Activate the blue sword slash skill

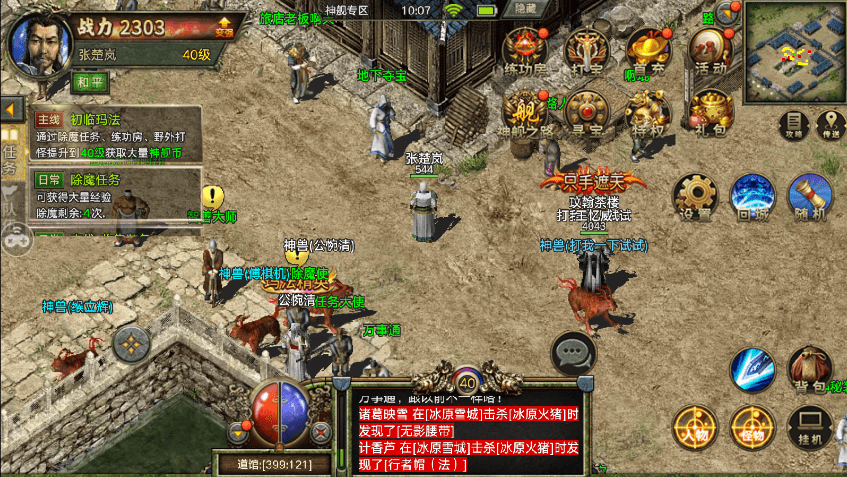tap(752, 370)
